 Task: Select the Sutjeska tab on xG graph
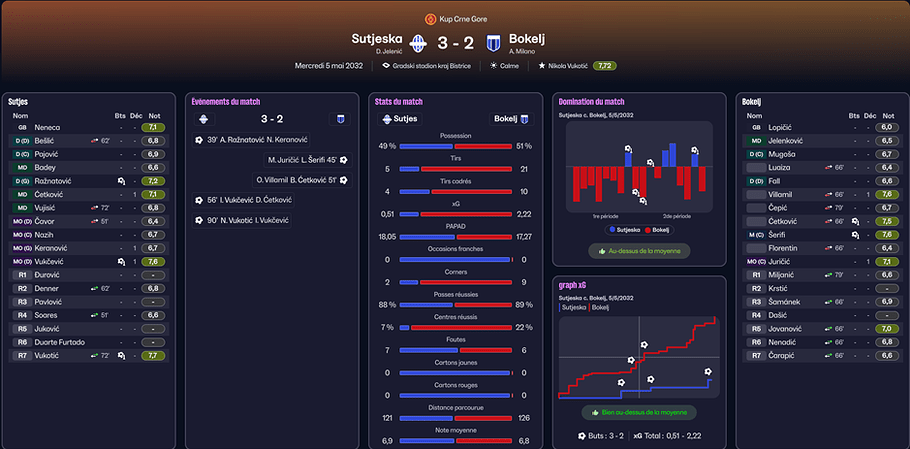[573, 307]
